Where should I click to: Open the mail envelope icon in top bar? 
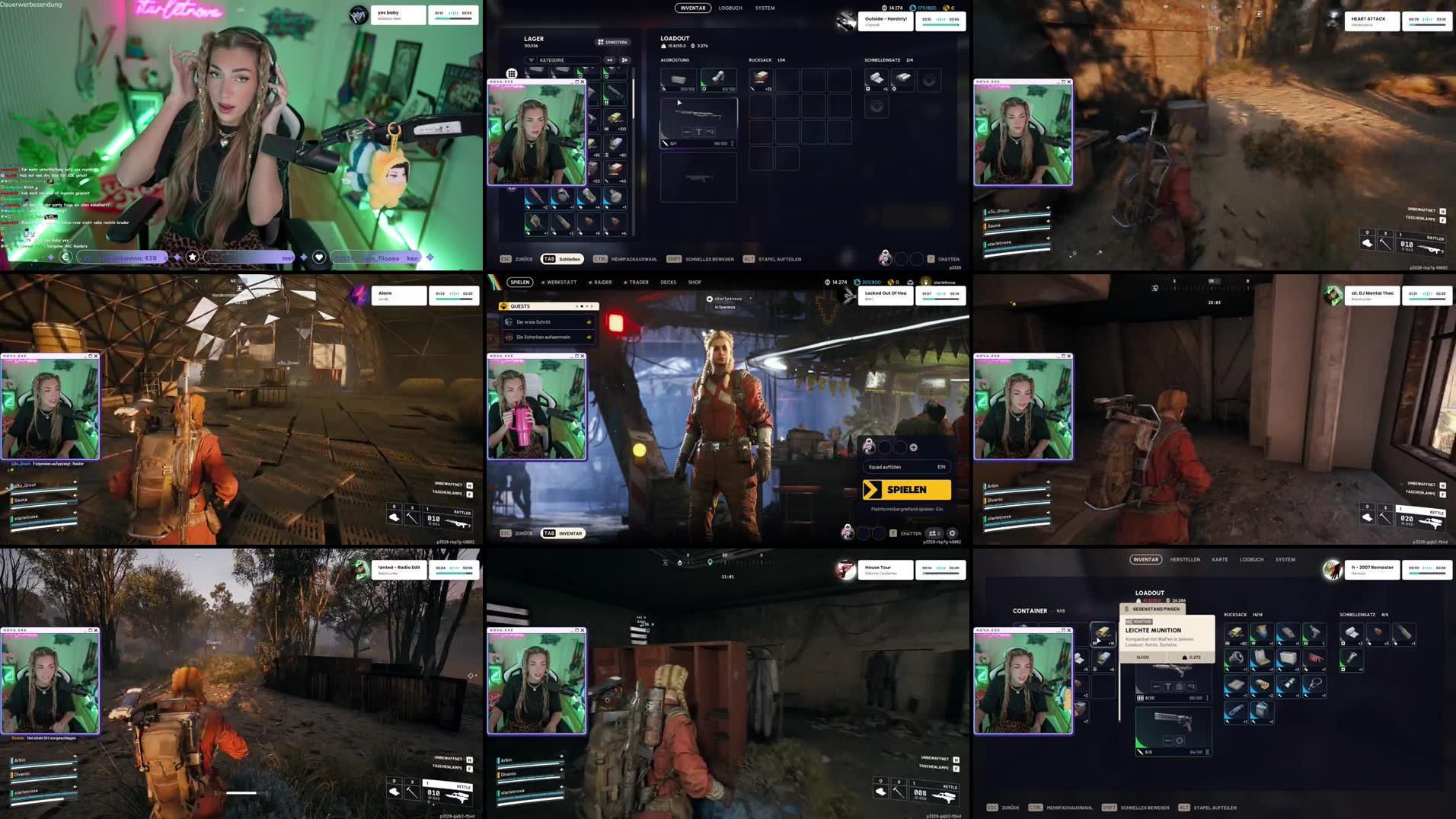click(x=911, y=283)
